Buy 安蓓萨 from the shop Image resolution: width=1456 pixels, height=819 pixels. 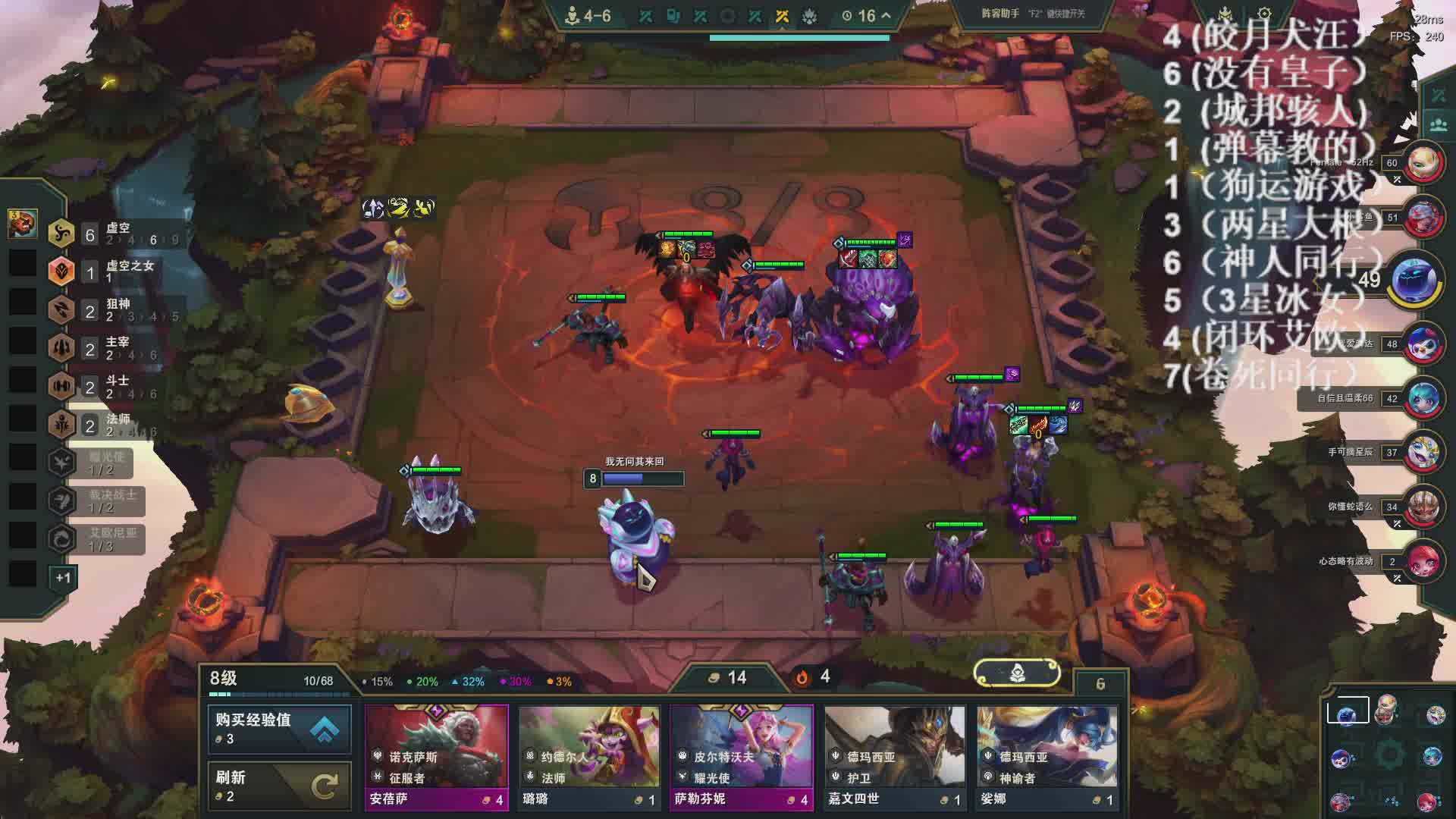pos(436,757)
